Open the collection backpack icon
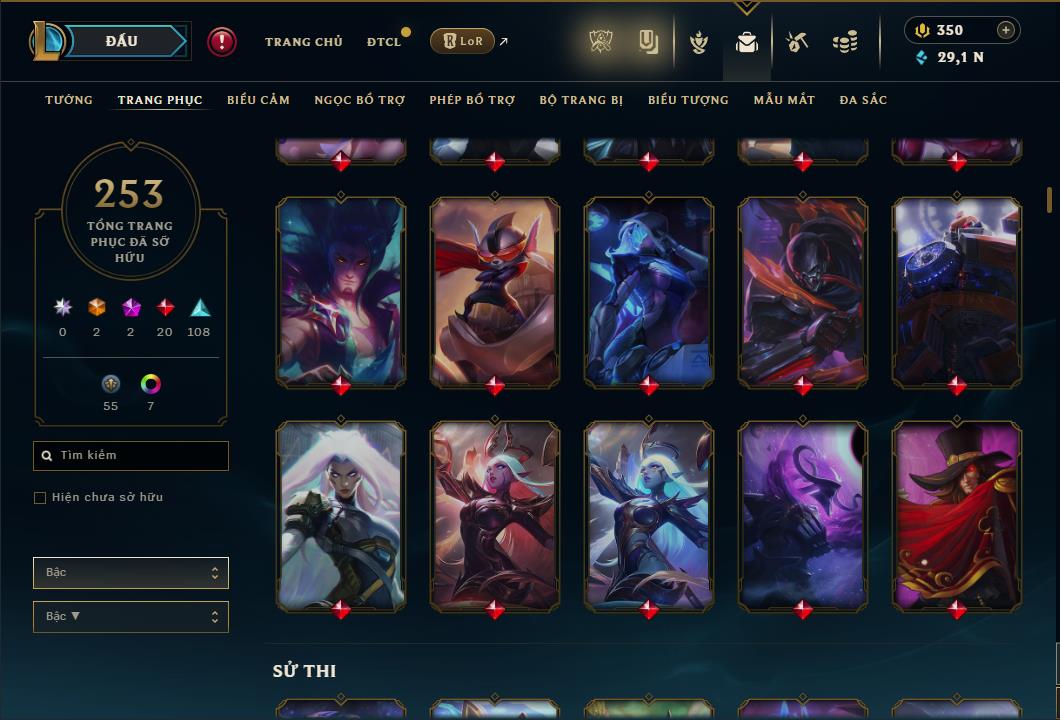 [747, 42]
